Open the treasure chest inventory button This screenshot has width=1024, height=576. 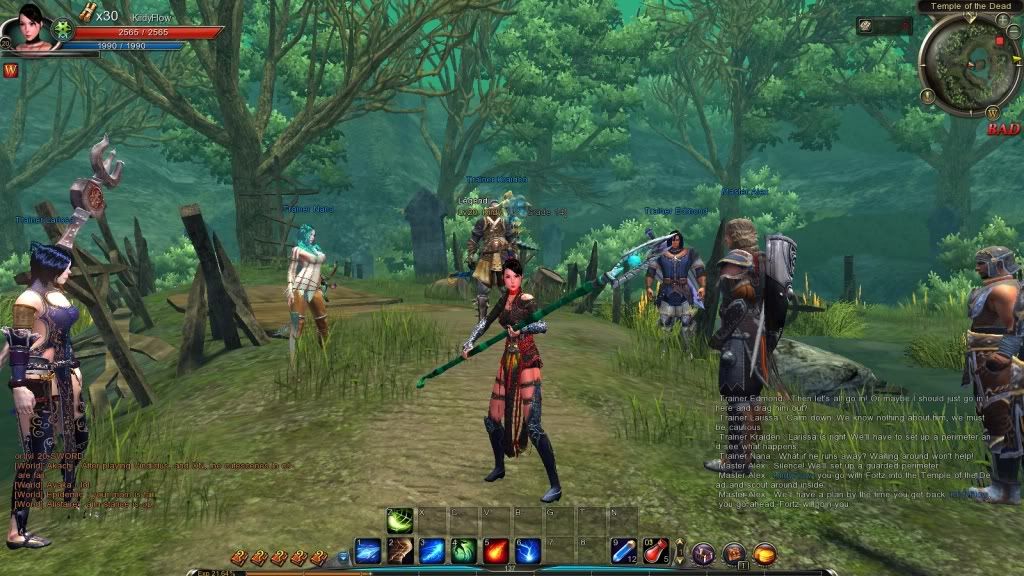[x=734, y=552]
